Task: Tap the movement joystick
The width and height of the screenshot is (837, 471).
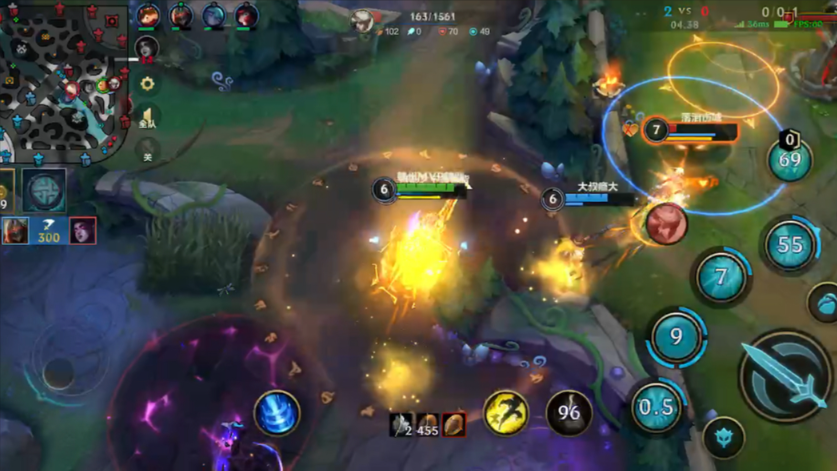Action: click(x=58, y=373)
